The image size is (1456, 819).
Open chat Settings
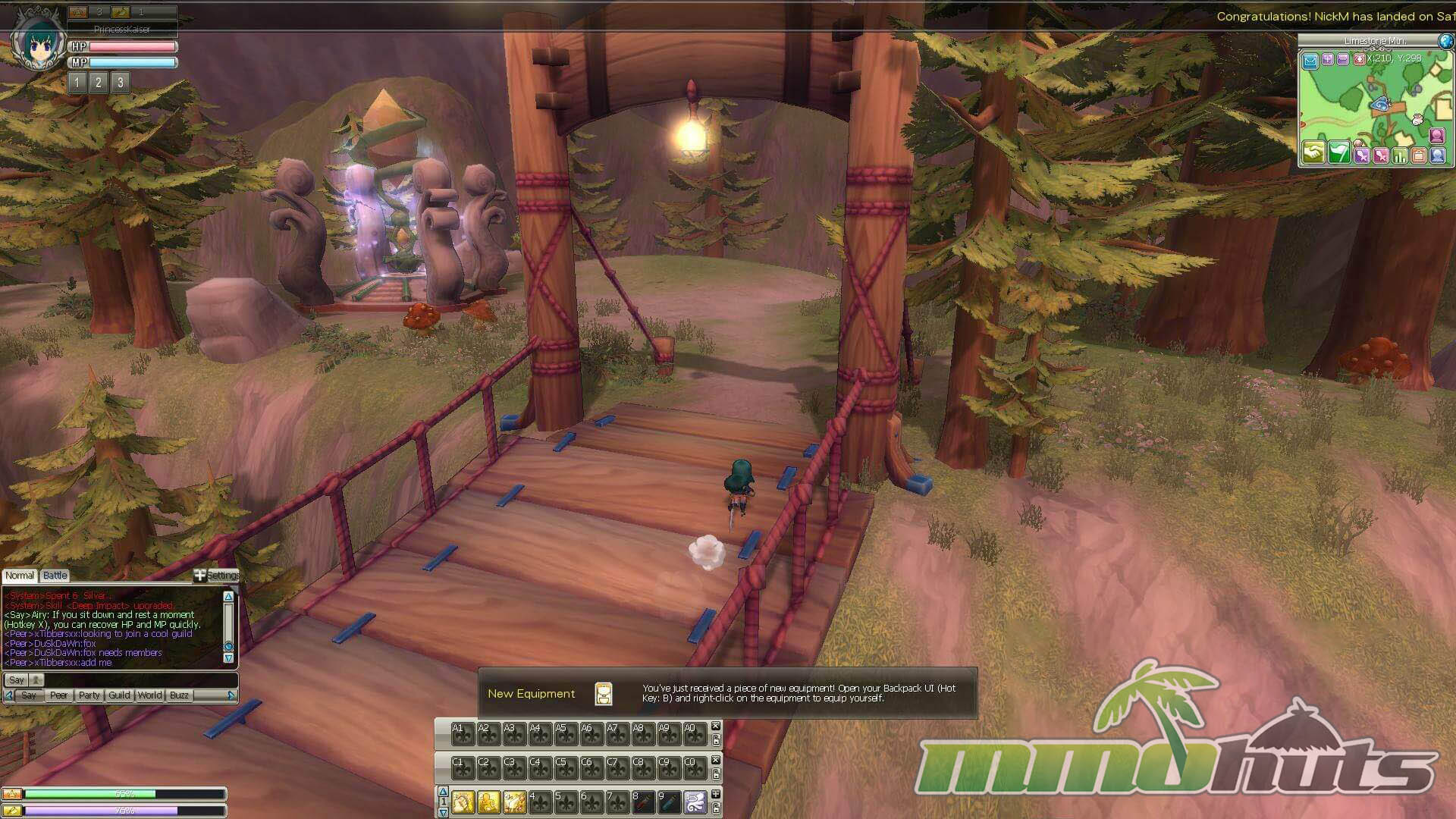tap(217, 576)
